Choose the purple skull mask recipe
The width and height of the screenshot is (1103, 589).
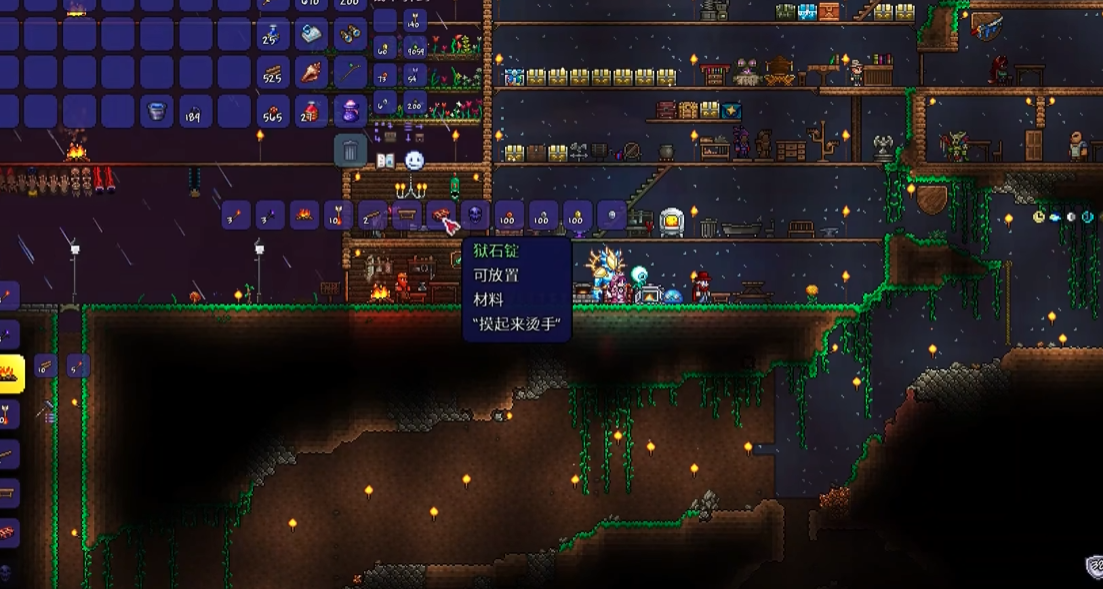coord(475,215)
